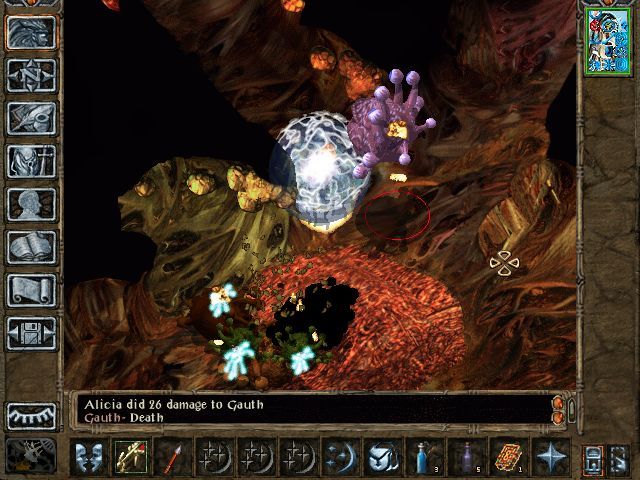Rest the party with the closed-eye button
Screen dimensions: 640x480
coord(32,415)
